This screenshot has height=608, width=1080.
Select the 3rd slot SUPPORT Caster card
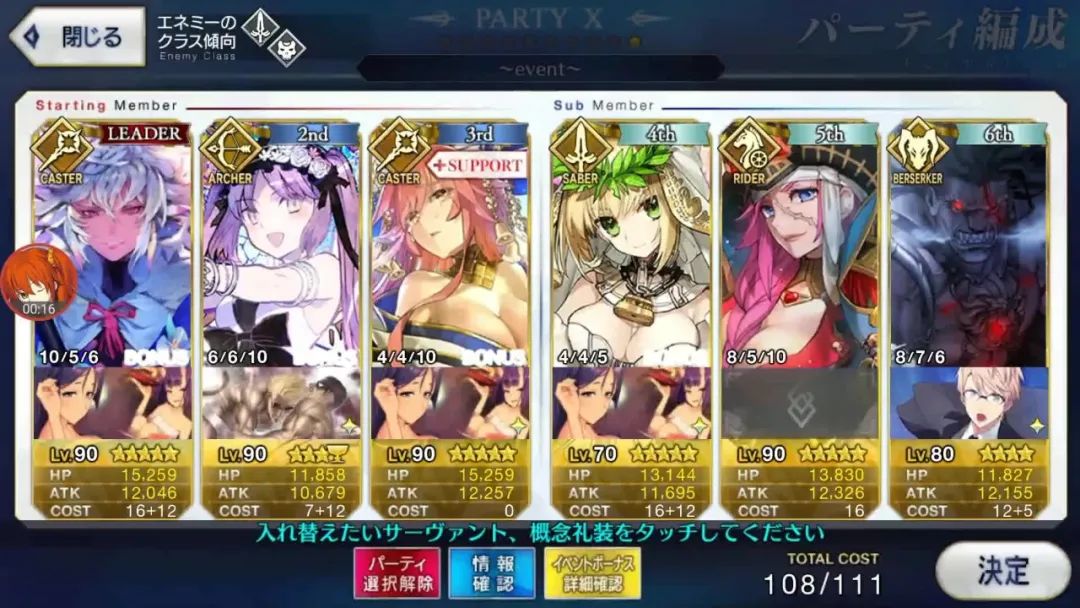[449, 250]
